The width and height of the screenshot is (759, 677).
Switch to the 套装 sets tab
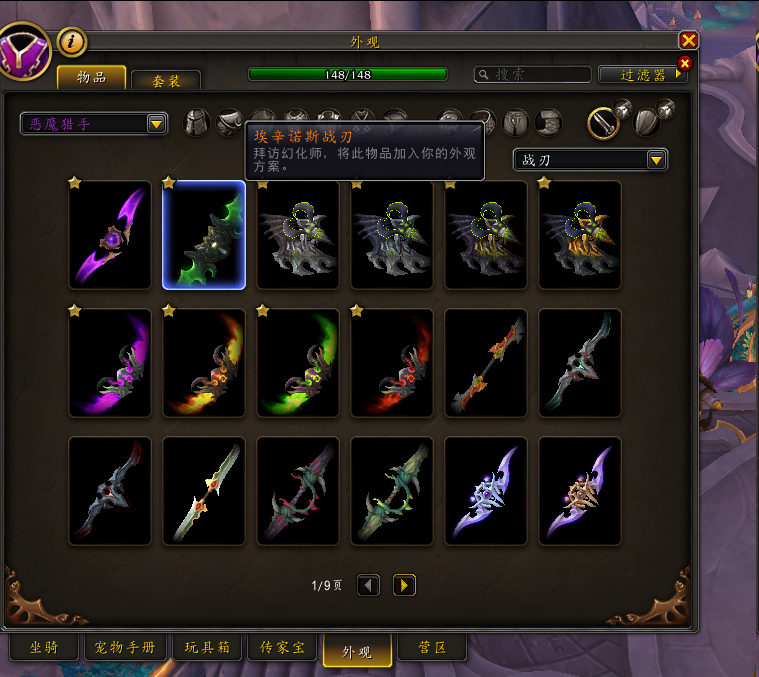coord(166,81)
